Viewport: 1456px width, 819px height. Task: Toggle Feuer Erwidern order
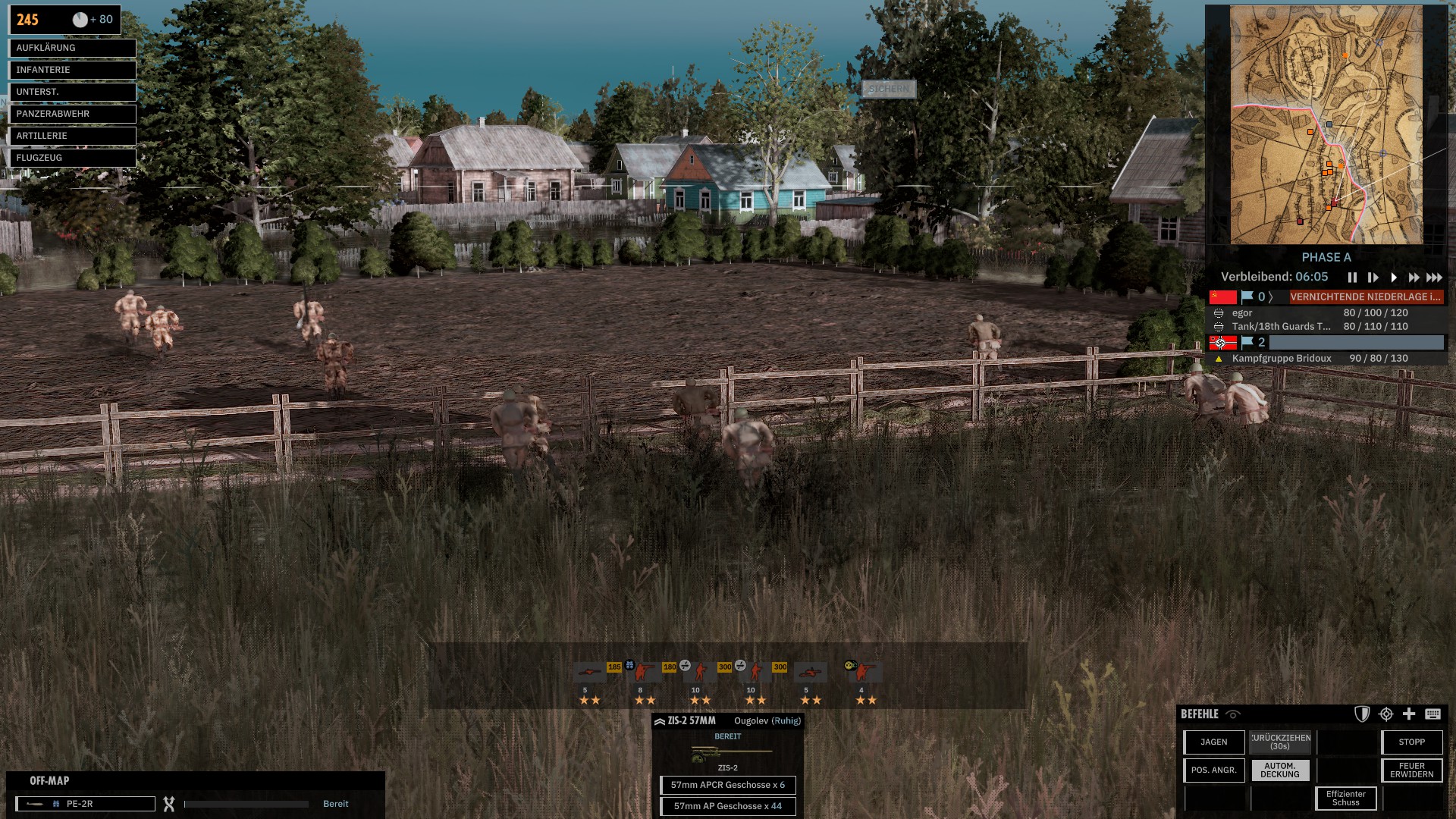click(x=1411, y=770)
